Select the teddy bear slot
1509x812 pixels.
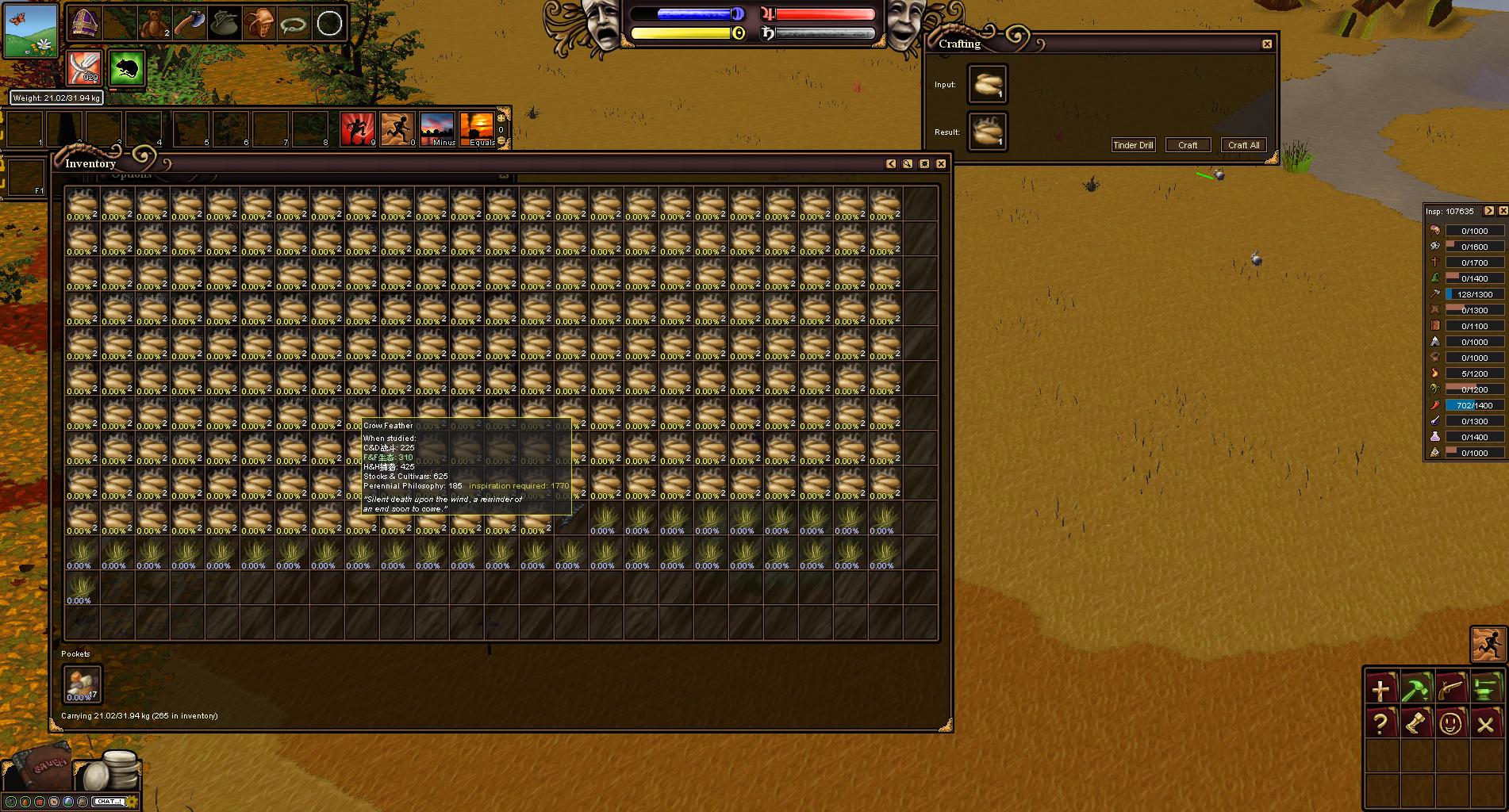pos(154,24)
